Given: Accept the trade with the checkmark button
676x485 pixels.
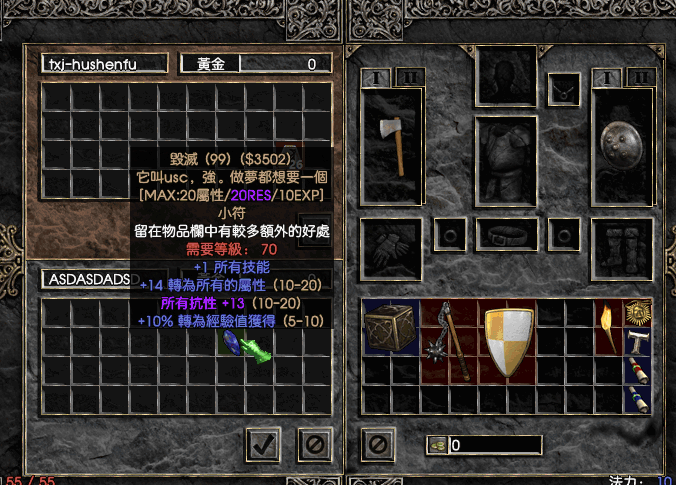Looking at the screenshot, I should point(261,444).
